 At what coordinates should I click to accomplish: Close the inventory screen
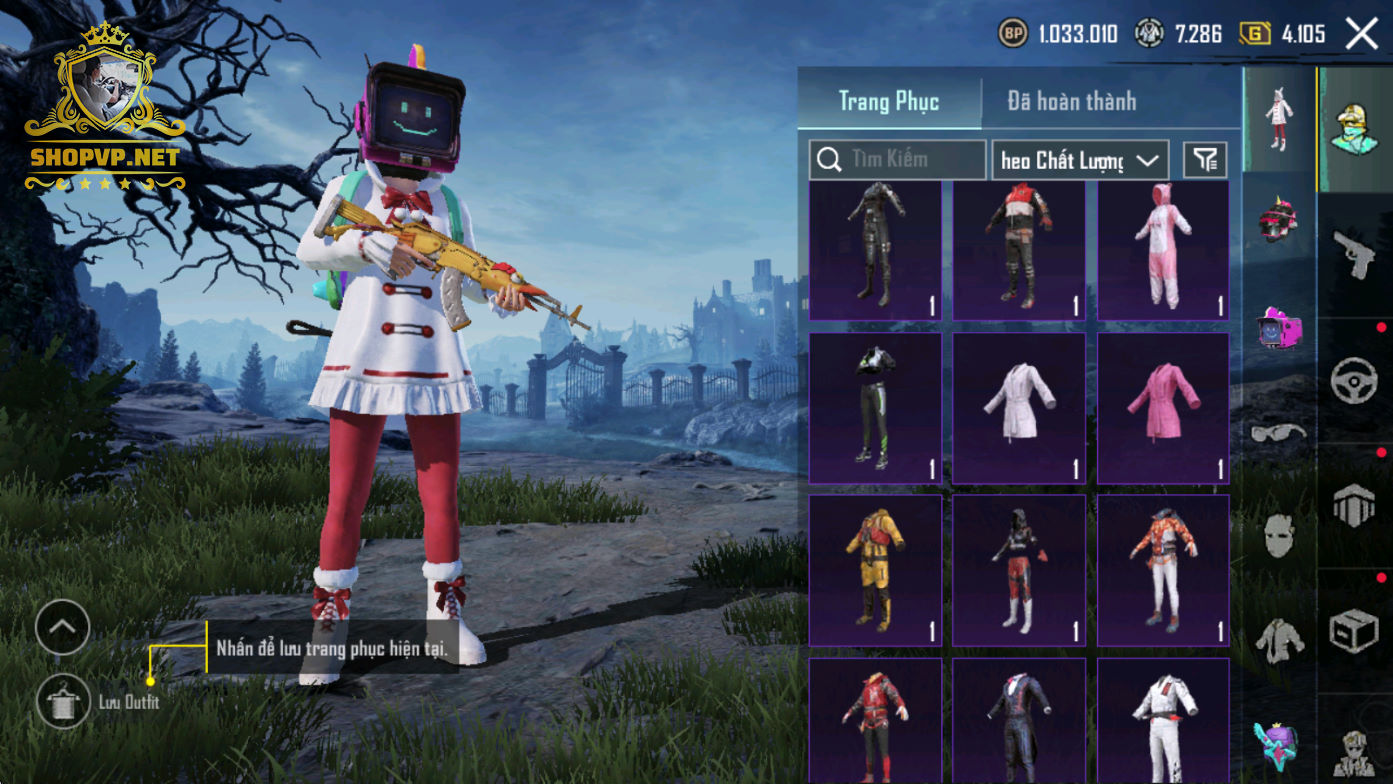point(1361,34)
